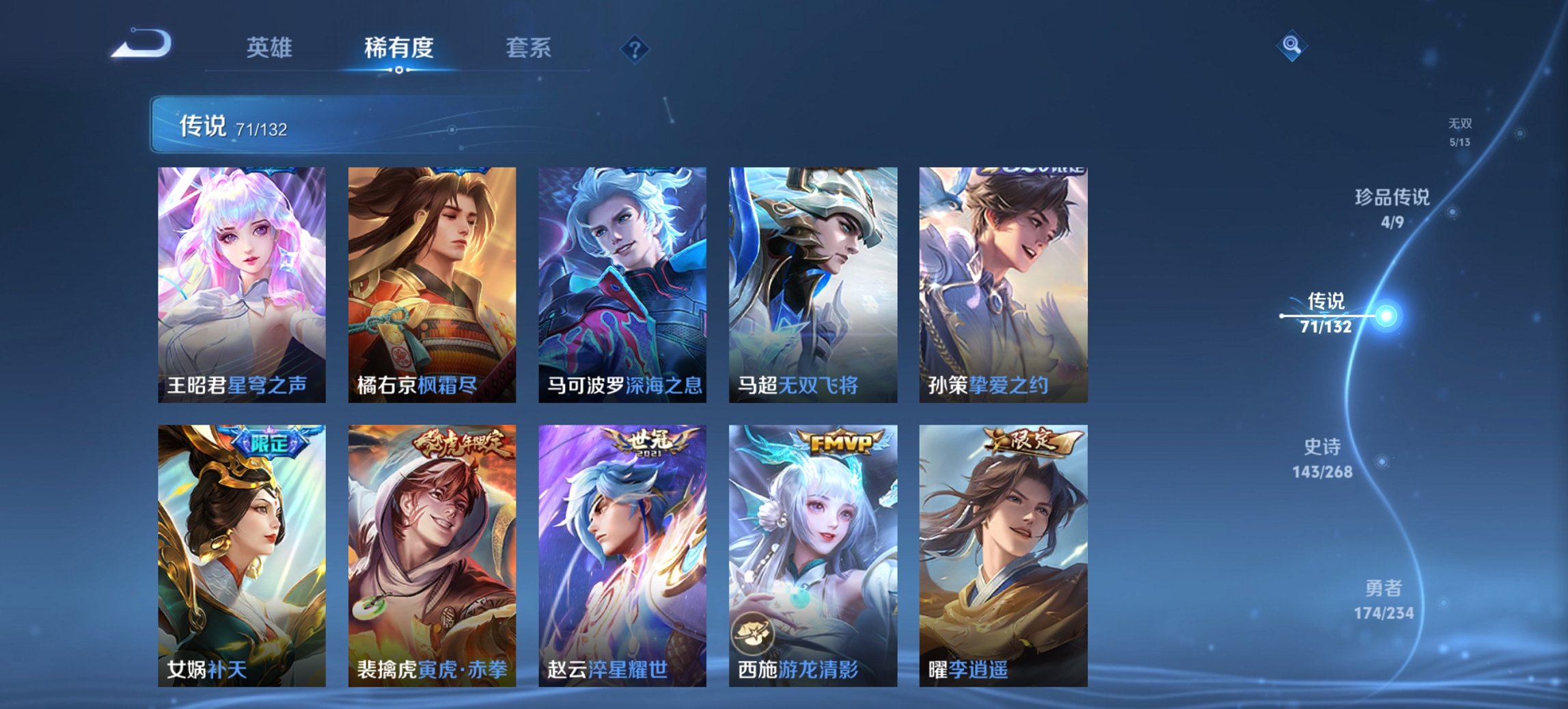
Task: Click the question mark help icon
Action: tap(633, 48)
